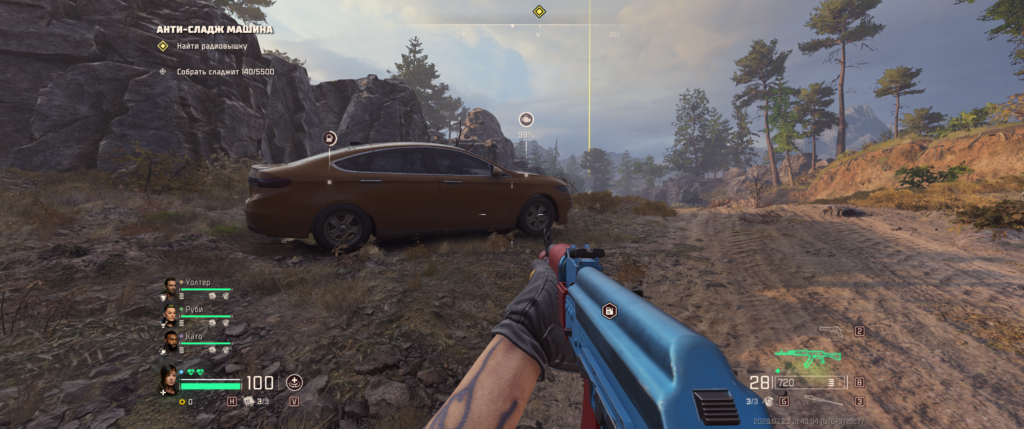Click the engine marker showing 98%
This screenshot has width=1024, height=429.
[526, 120]
